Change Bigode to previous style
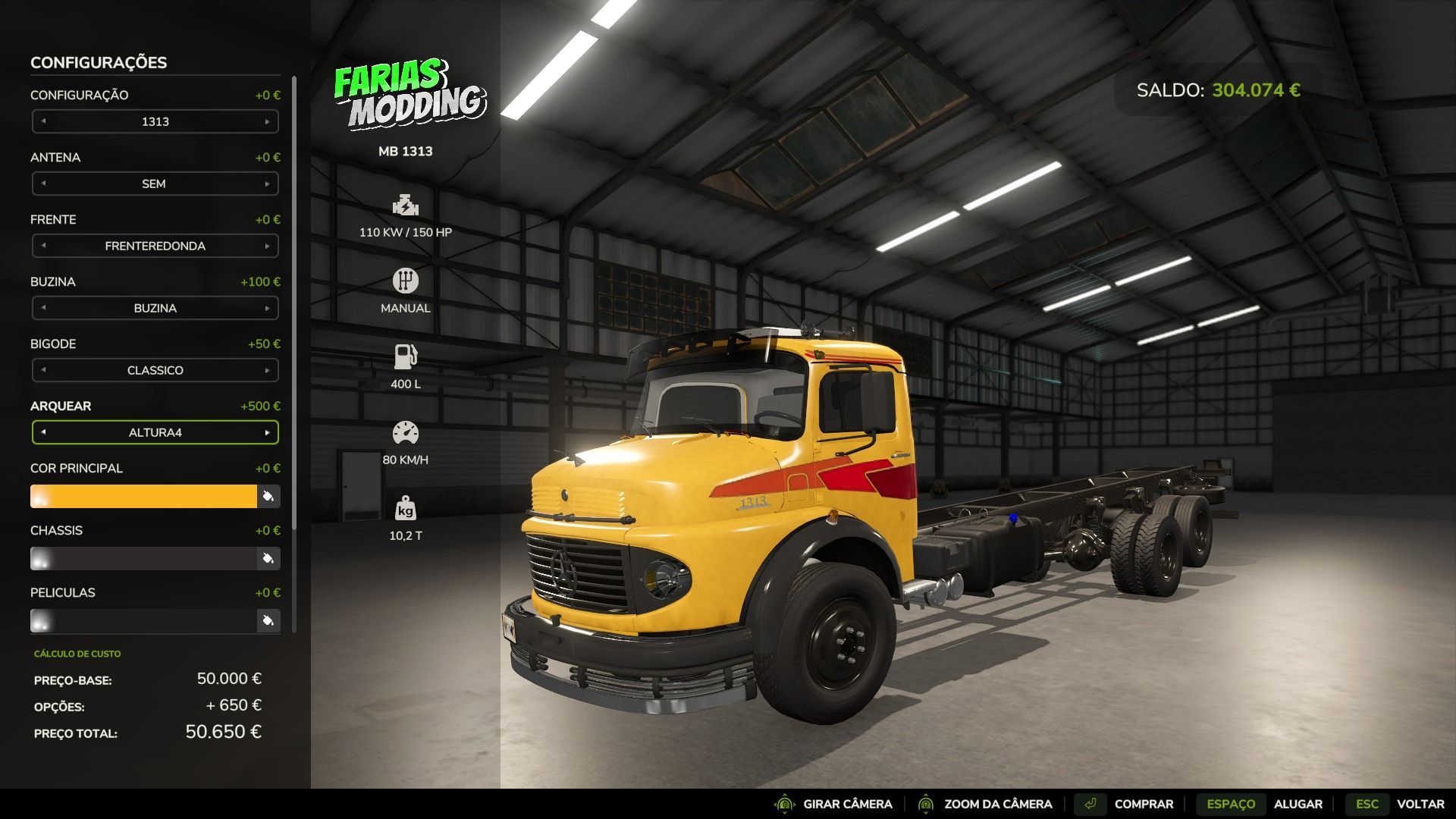The image size is (1456, 819). click(43, 370)
